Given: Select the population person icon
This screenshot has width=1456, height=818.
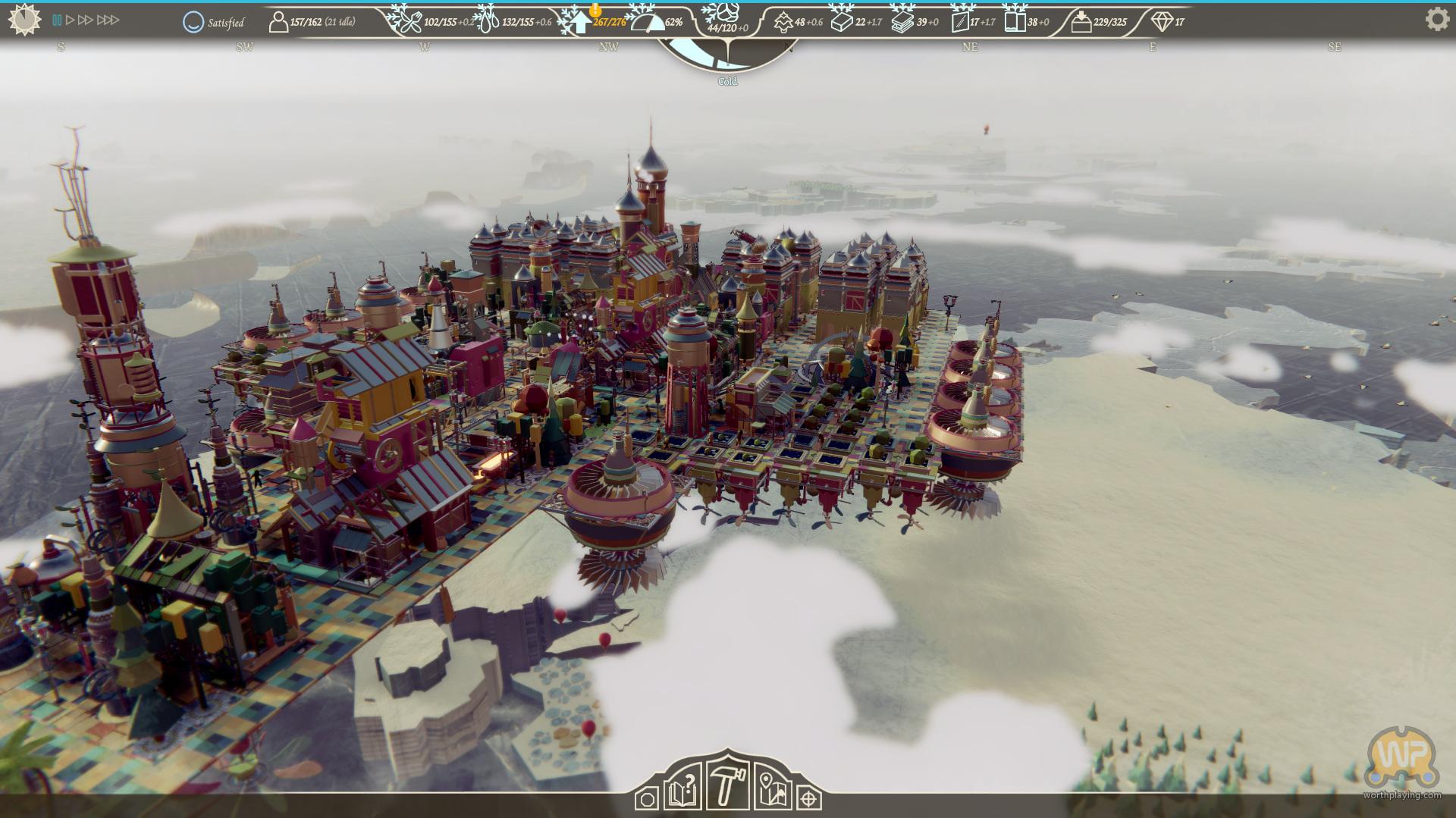Looking at the screenshot, I should [278, 22].
